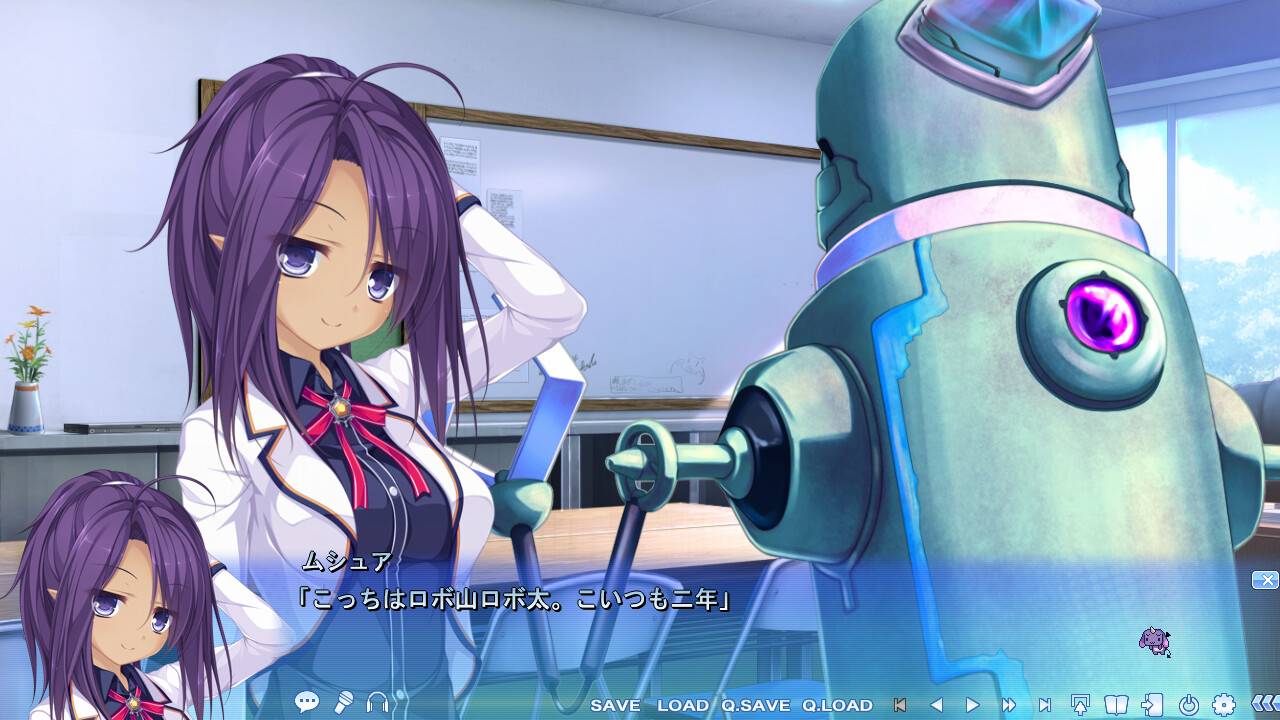Screen dimensions: 1280x720
Task: Open the book backlog icon
Action: click(x=1116, y=705)
